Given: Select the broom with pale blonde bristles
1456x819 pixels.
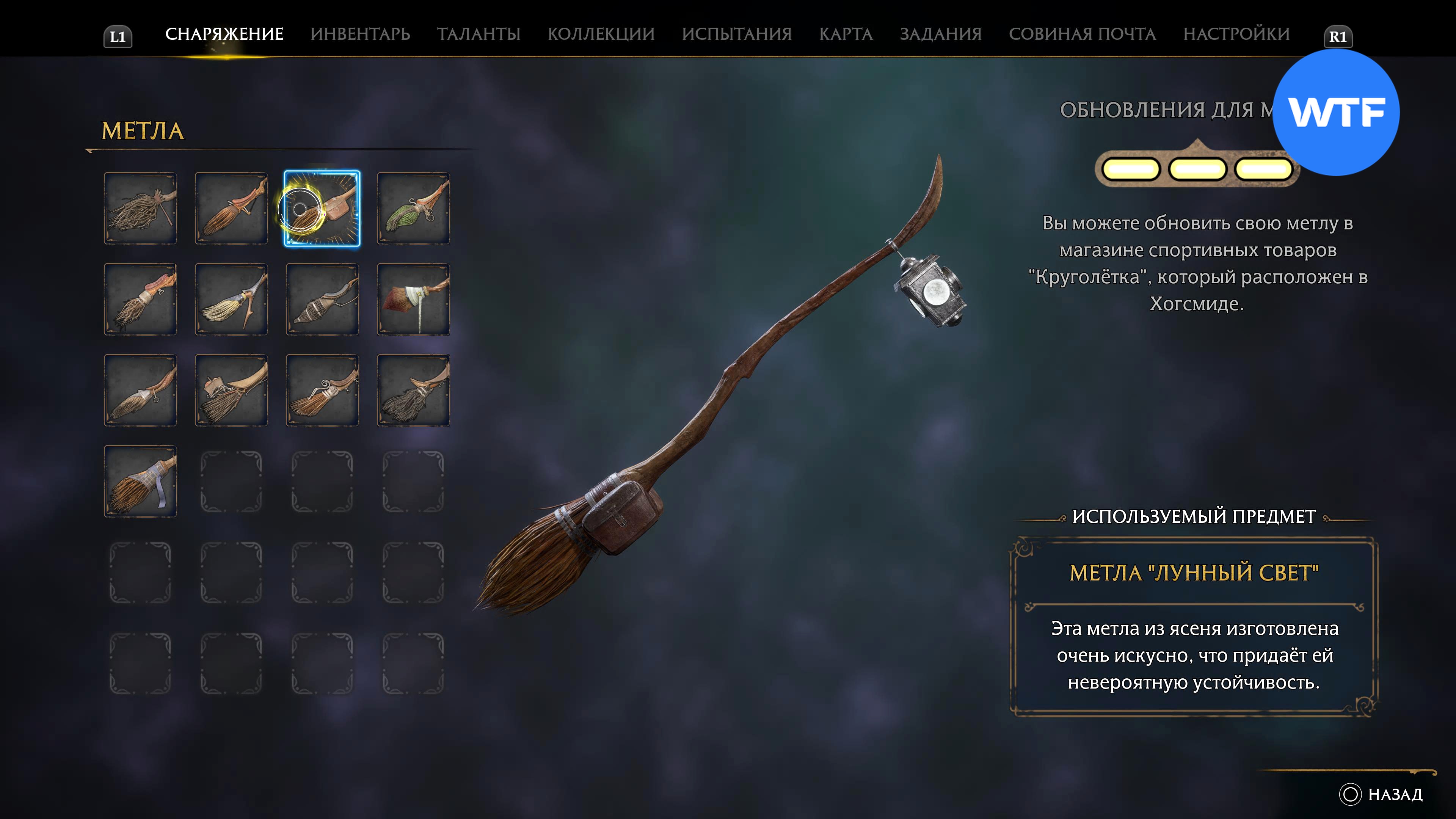Looking at the screenshot, I should tap(231, 300).
